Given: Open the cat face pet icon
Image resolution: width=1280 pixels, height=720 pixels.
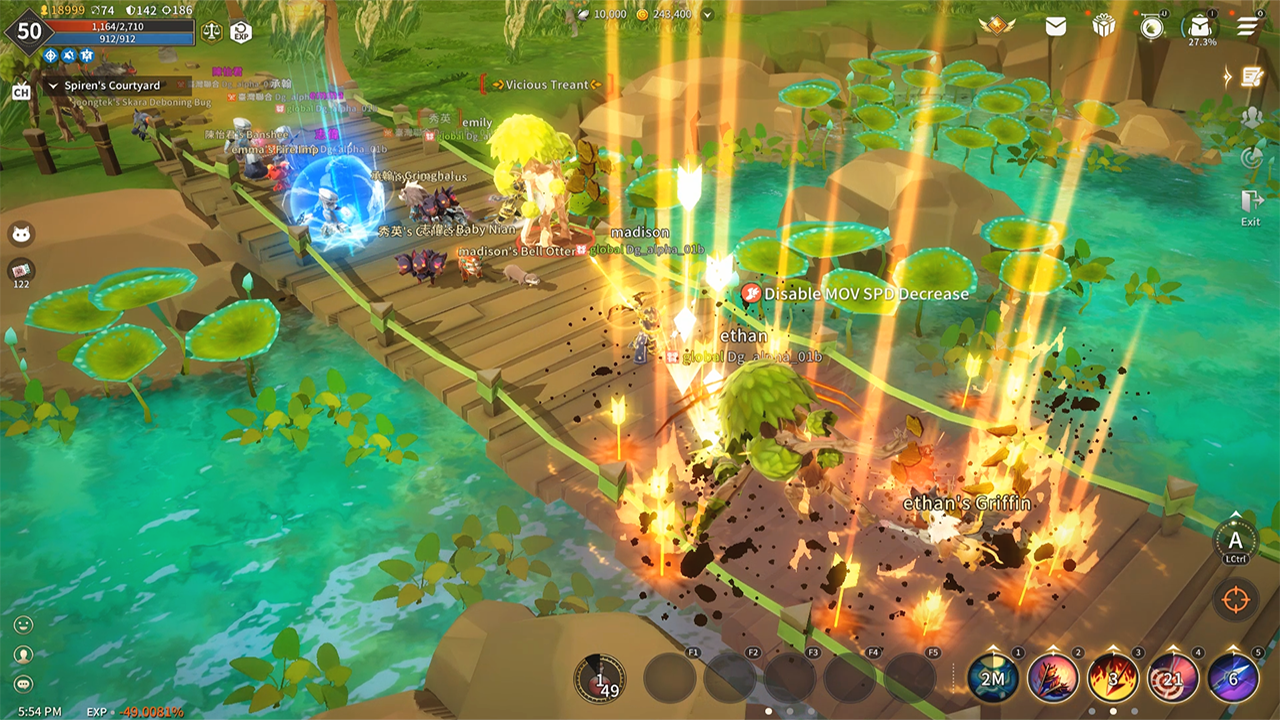Looking at the screenshot, I should point(21,234).
